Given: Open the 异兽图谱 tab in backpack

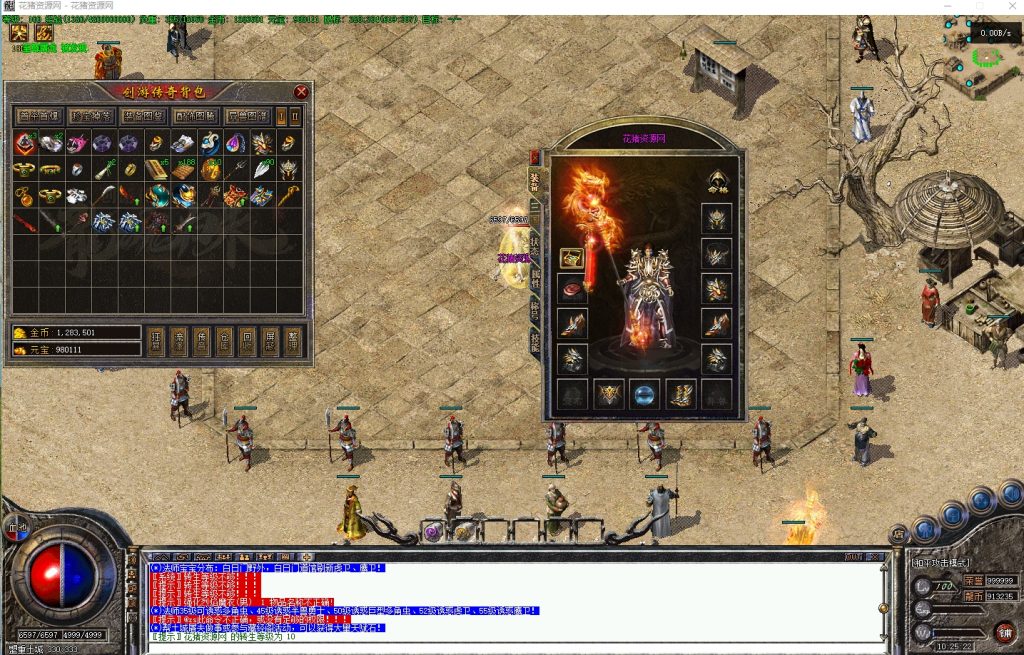Looking at the screenshot, I should click(x=247, y=116).
